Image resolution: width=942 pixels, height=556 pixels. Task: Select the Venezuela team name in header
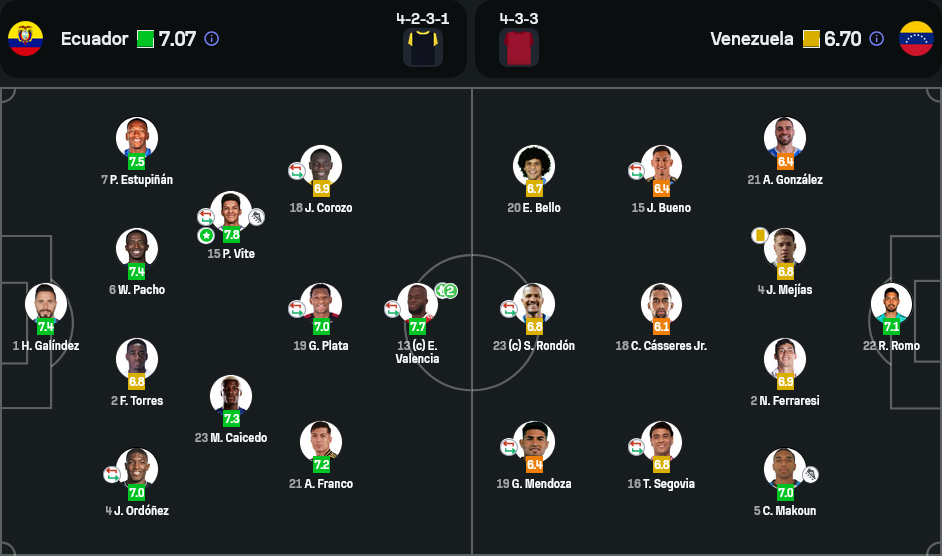751,39
